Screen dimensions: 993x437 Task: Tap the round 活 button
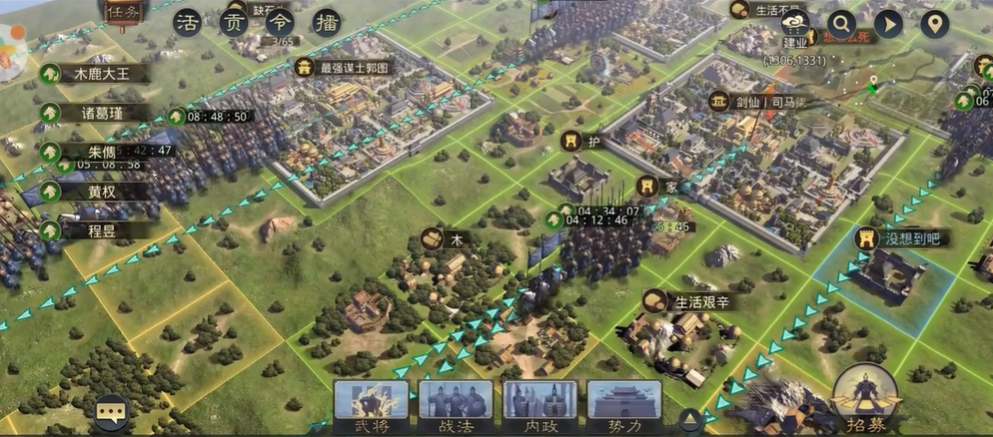coord(186,23)
